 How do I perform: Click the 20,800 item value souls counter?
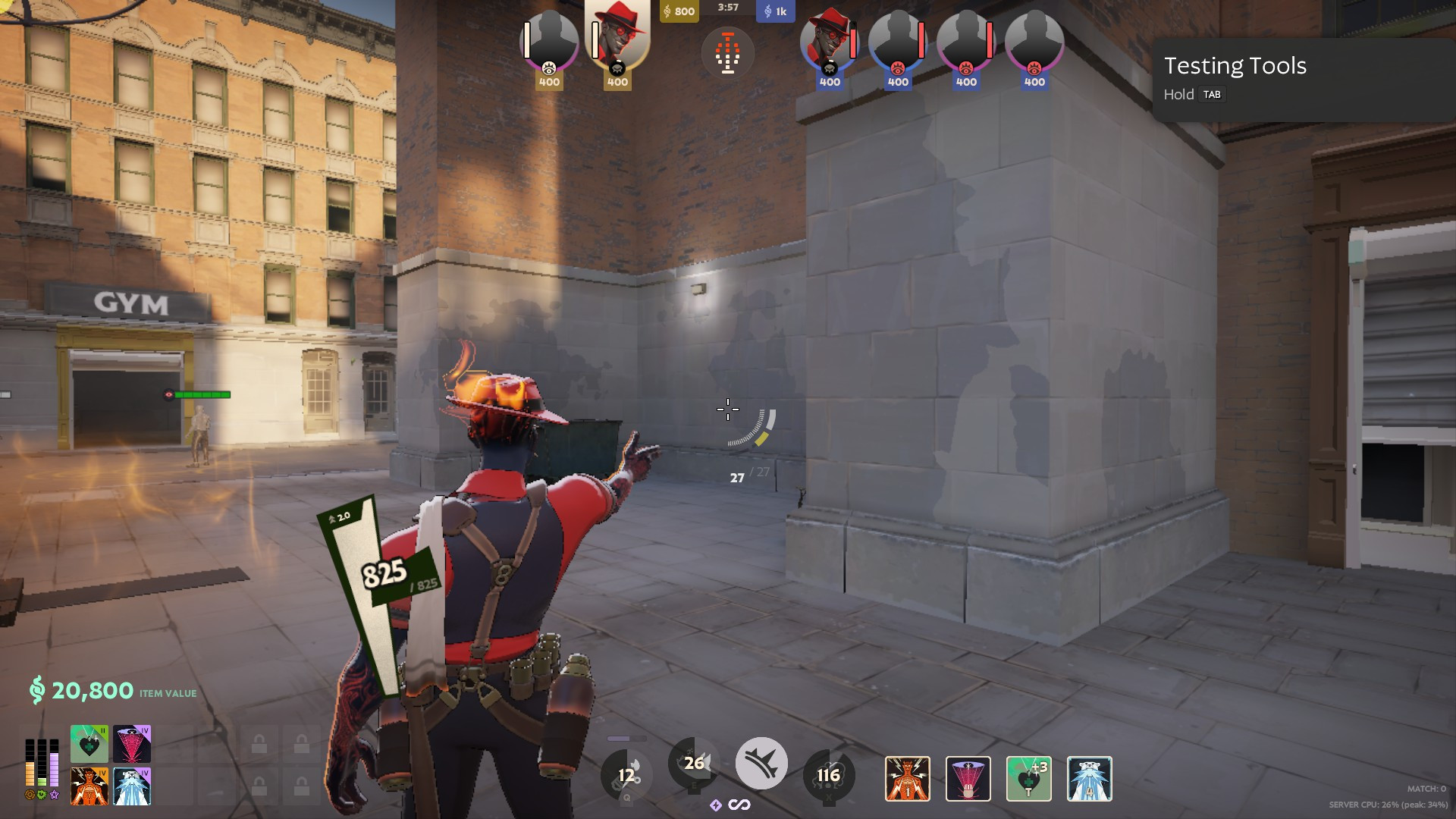[92, 691]
